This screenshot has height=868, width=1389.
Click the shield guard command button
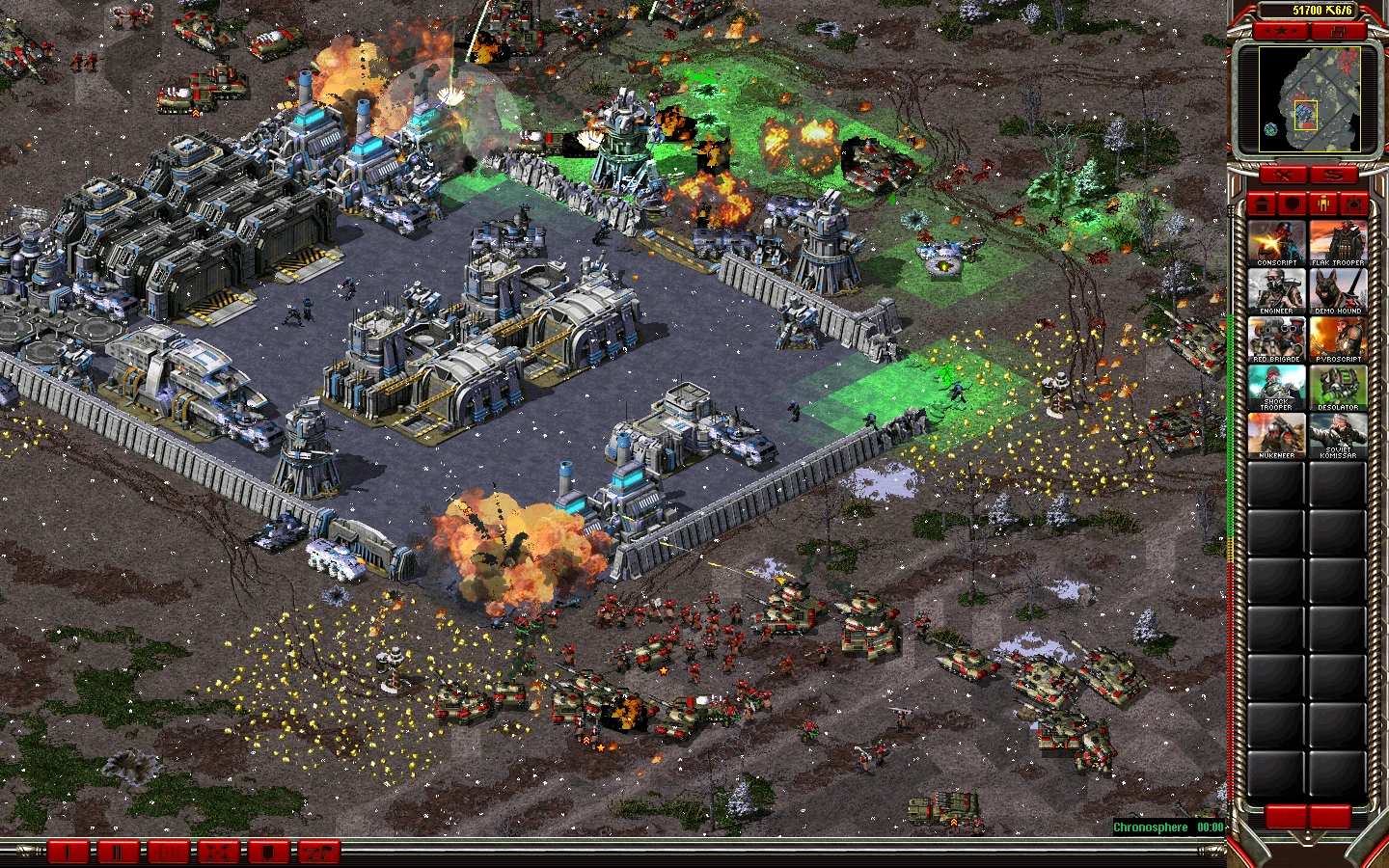(x=268, y=852)
